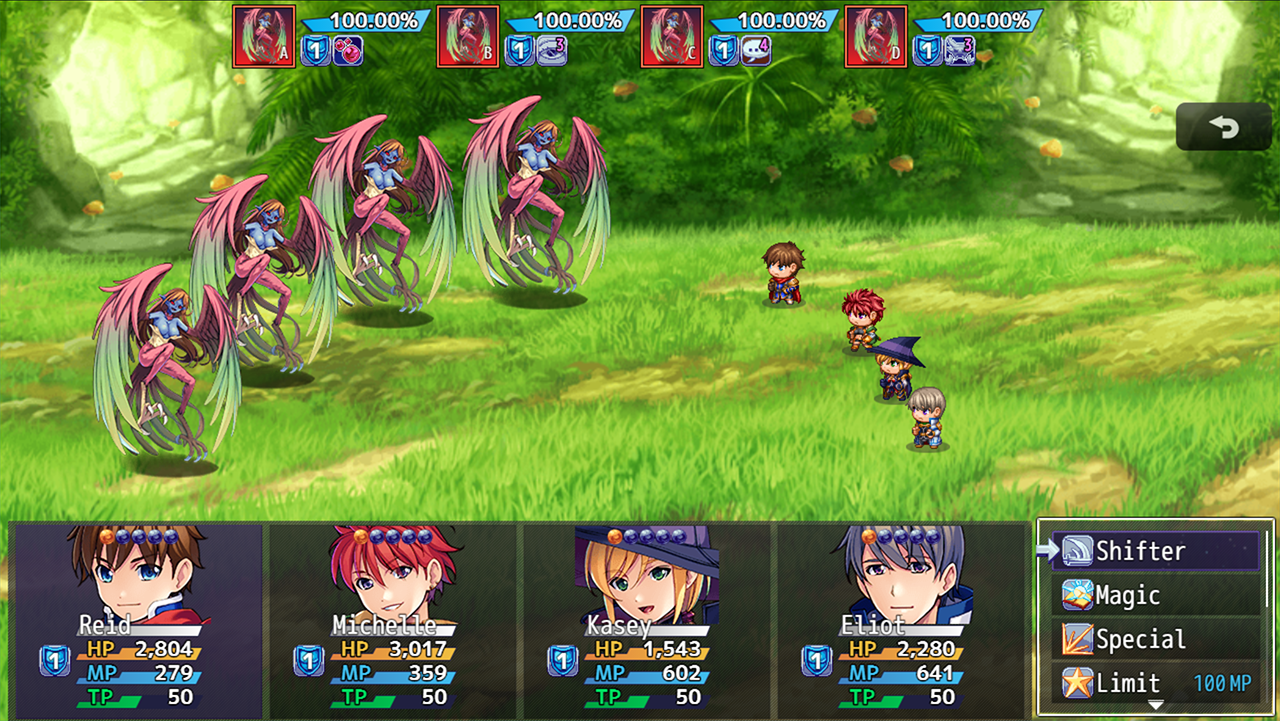
Task: Click the down arrow under the command list
Action: click(x=1155, y=706)
